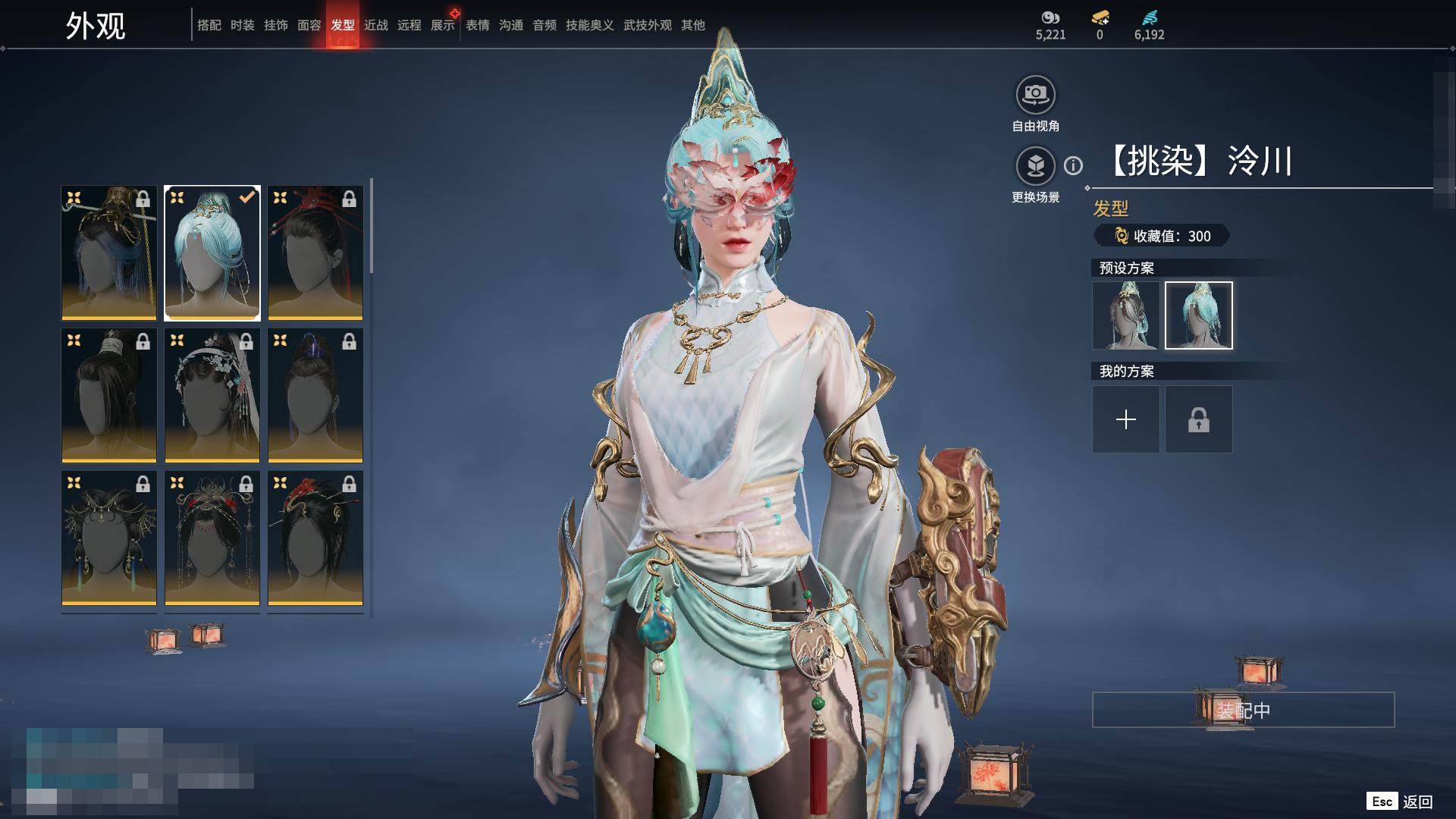Go to the 武技外观 tab

(648, 25)
